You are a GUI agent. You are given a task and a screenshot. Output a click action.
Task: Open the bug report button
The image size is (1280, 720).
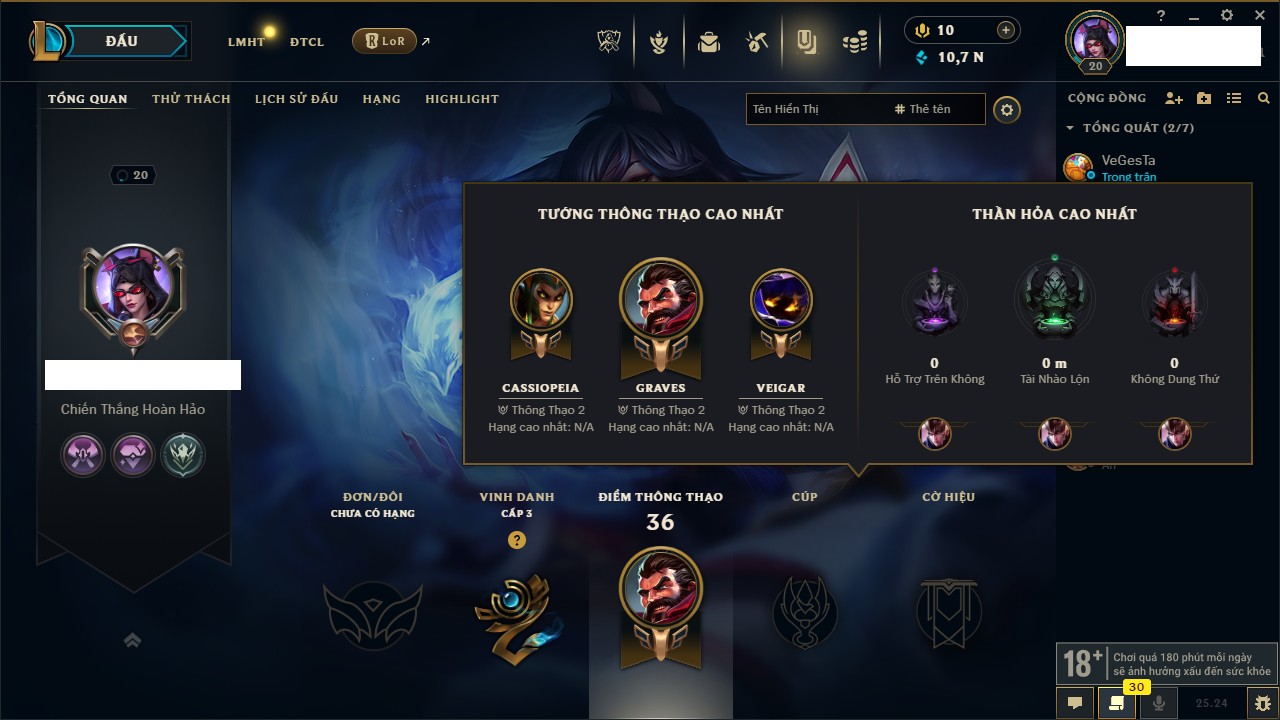pos(1262,703)
